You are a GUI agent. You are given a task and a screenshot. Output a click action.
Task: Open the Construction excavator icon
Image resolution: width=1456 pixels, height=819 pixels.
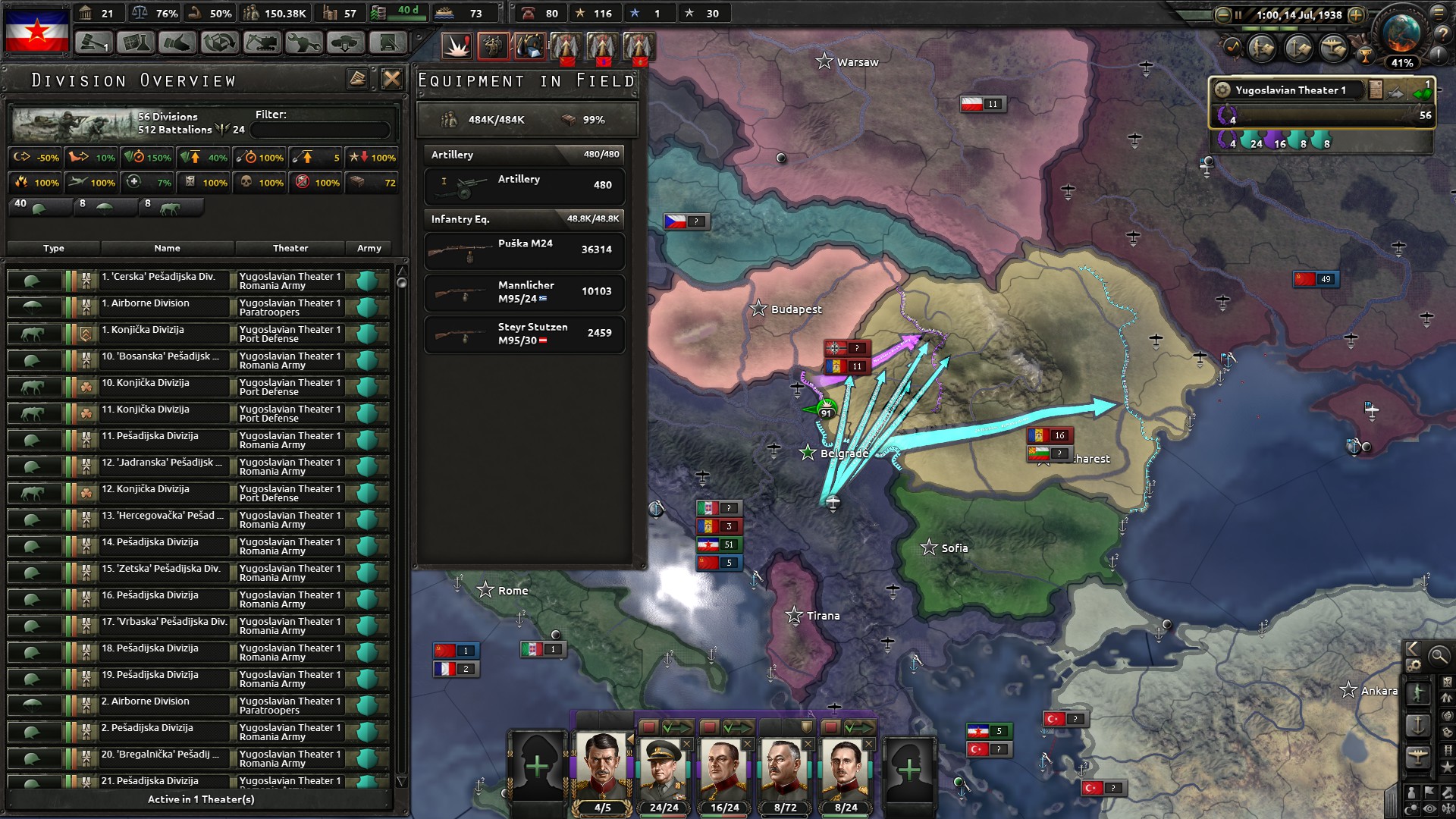point(262,42)
